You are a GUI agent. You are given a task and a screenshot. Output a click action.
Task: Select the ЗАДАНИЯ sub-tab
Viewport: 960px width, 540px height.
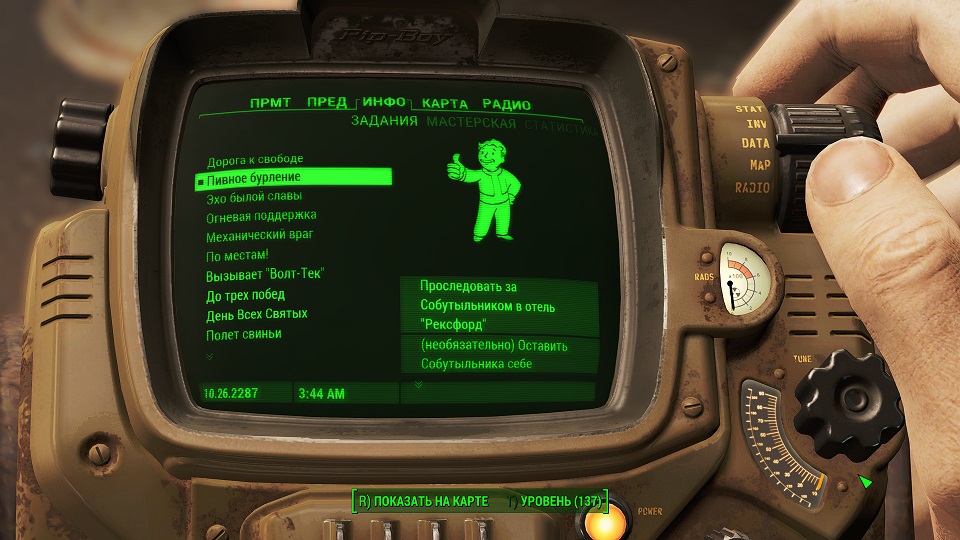[x=384, y=123]
